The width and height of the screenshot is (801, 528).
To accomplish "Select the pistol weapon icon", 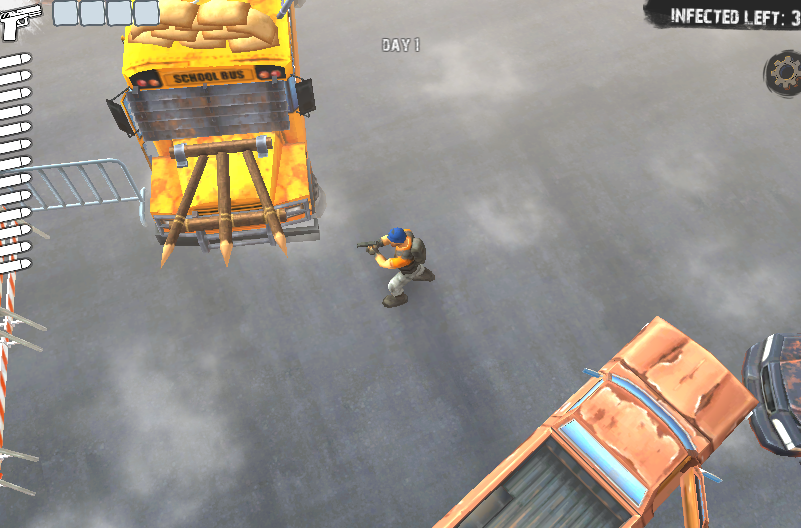I will [20, 20].
